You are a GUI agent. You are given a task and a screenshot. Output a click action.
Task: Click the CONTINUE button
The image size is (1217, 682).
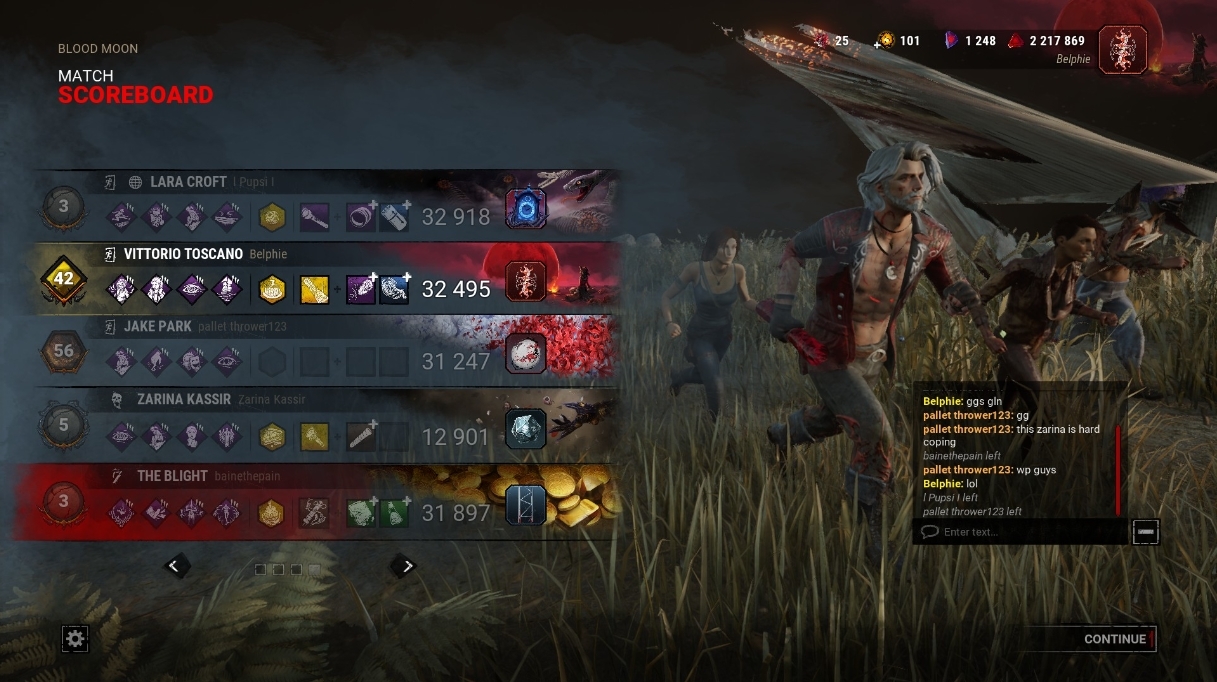click(1115, 639)
